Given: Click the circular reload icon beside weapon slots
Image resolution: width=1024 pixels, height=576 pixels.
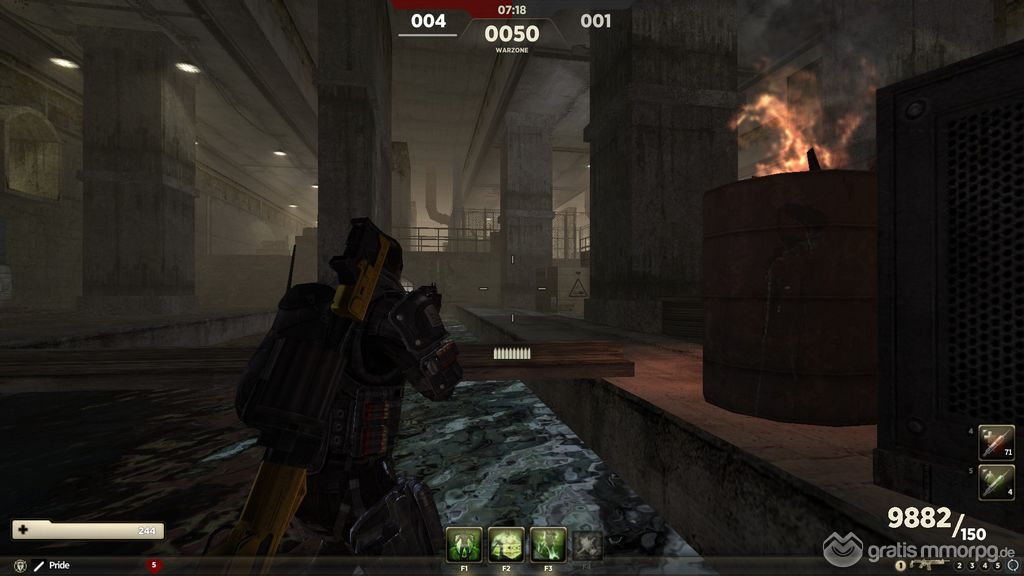Looking at the screenshot, I should coord(1014,566).
